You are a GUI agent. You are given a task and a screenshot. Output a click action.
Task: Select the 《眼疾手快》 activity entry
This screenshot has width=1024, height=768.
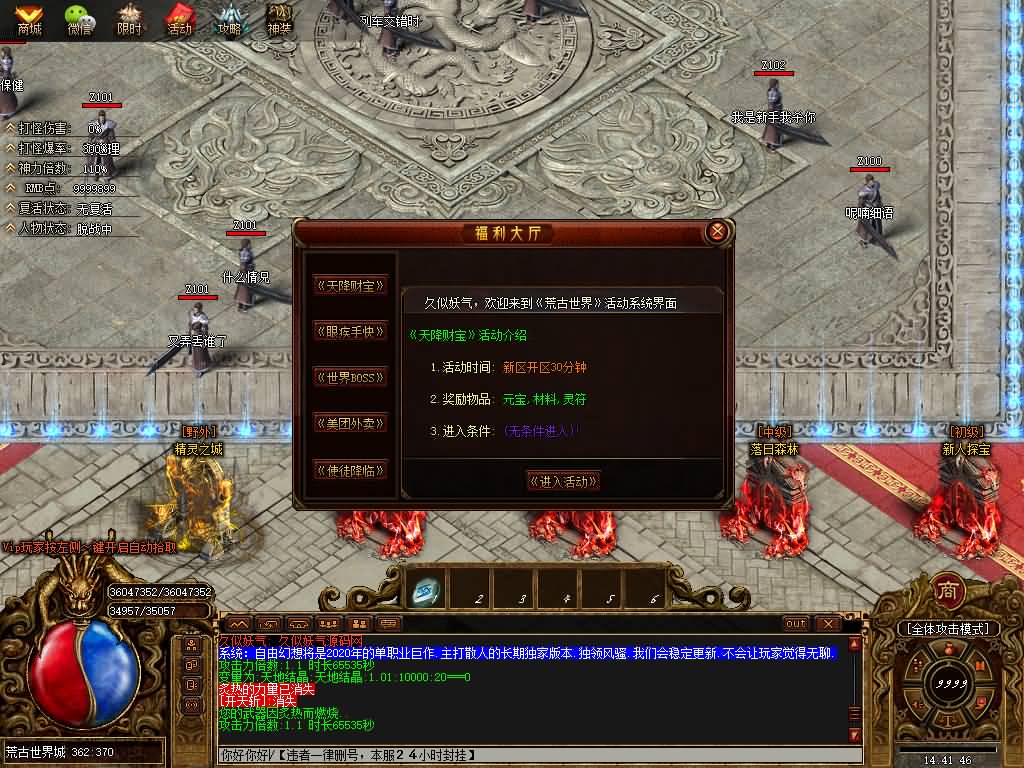point(349,331)
